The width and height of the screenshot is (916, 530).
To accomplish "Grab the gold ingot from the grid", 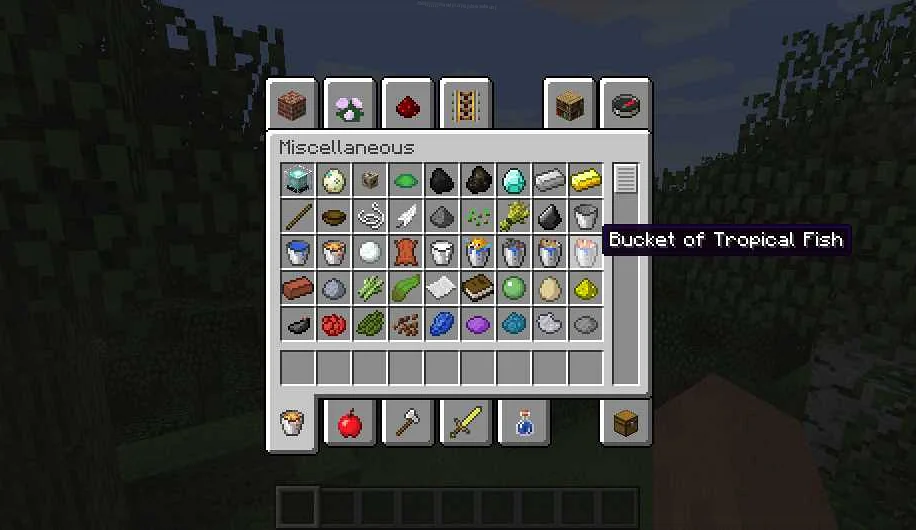I will tap(586, 181).
